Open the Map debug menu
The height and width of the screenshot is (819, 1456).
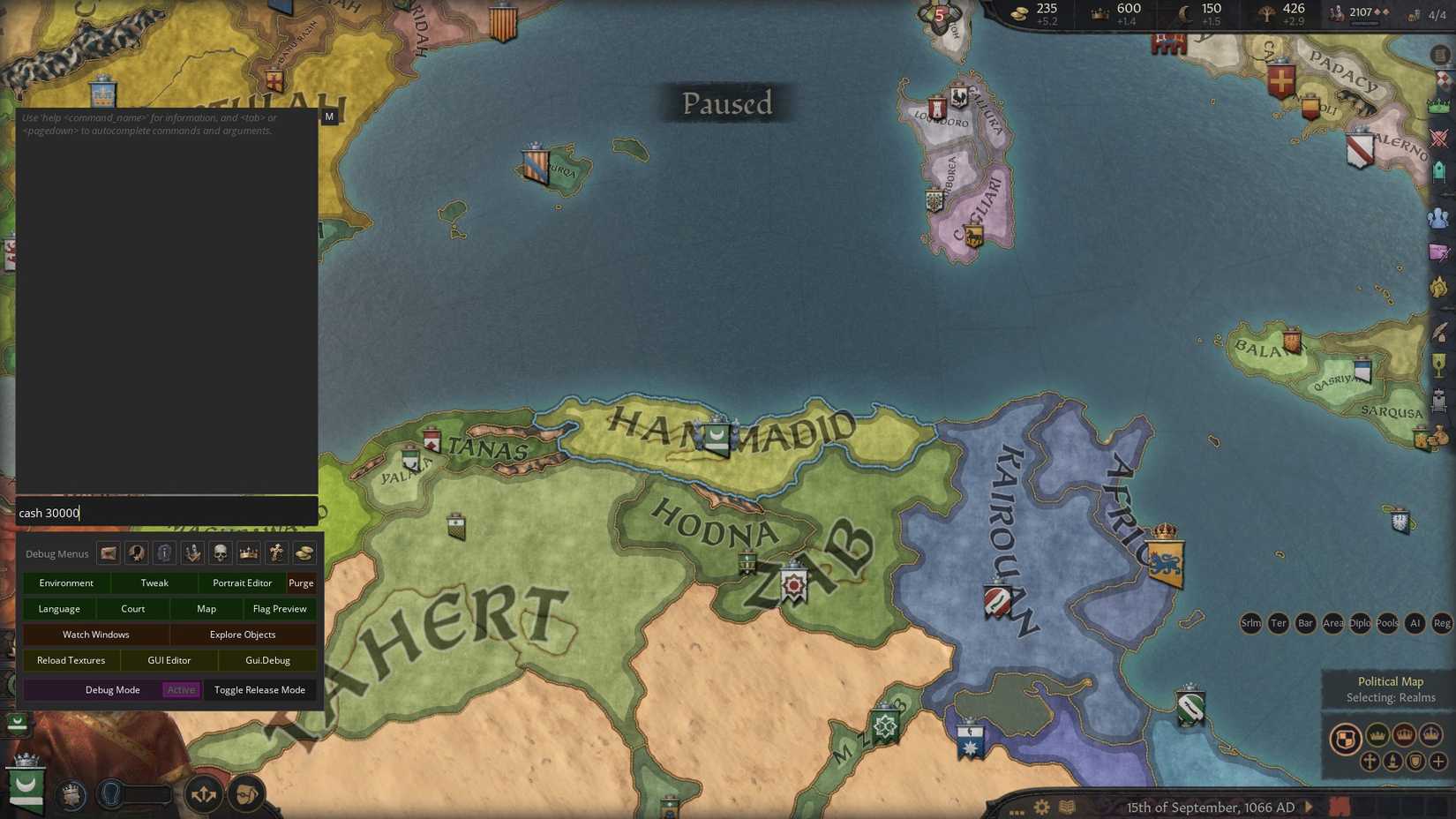[206, 609]
